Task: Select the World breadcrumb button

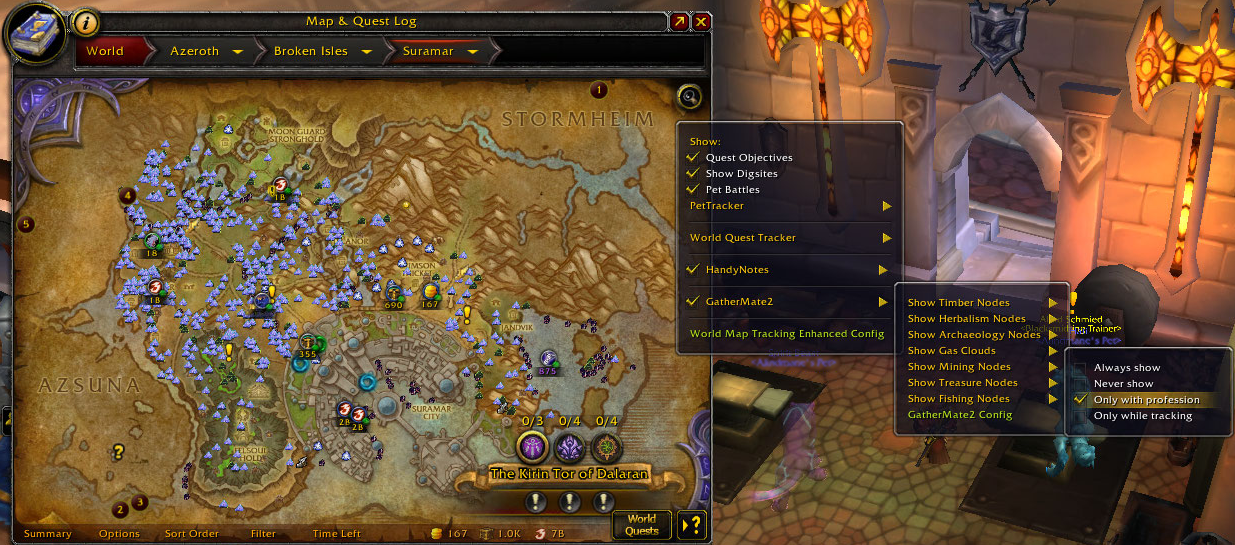Action: tap(105, 51)
